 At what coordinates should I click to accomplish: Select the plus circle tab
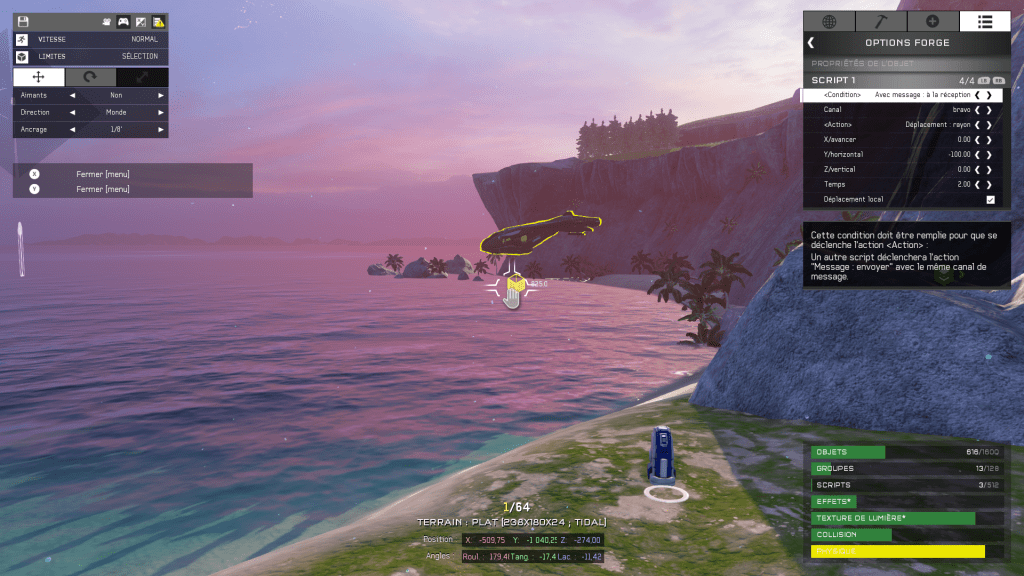click(933, 21)
